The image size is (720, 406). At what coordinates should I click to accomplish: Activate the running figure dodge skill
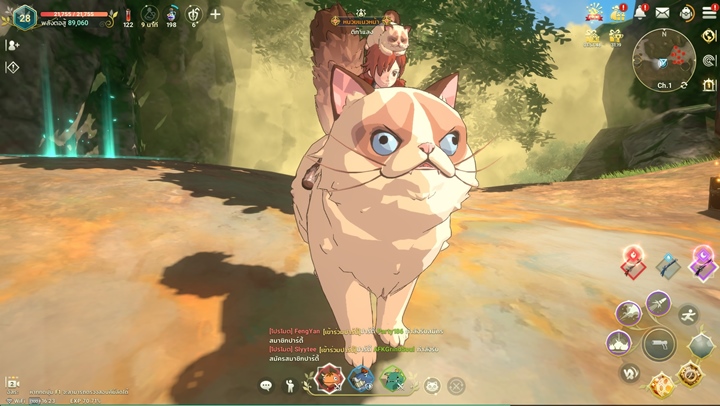[689, 316]
